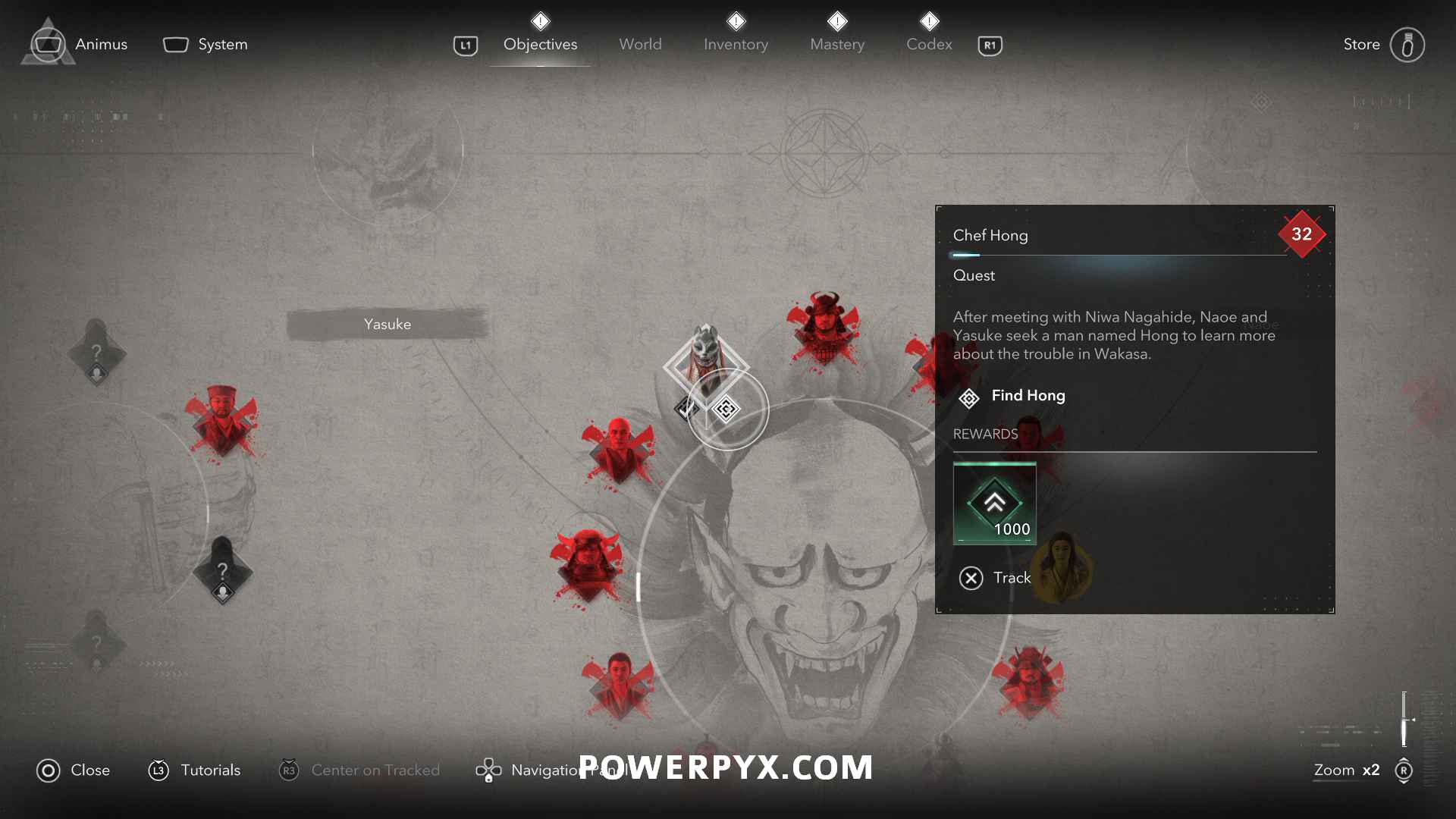Switch to the World tab
1456x819 pixels.
pos(641,44)
